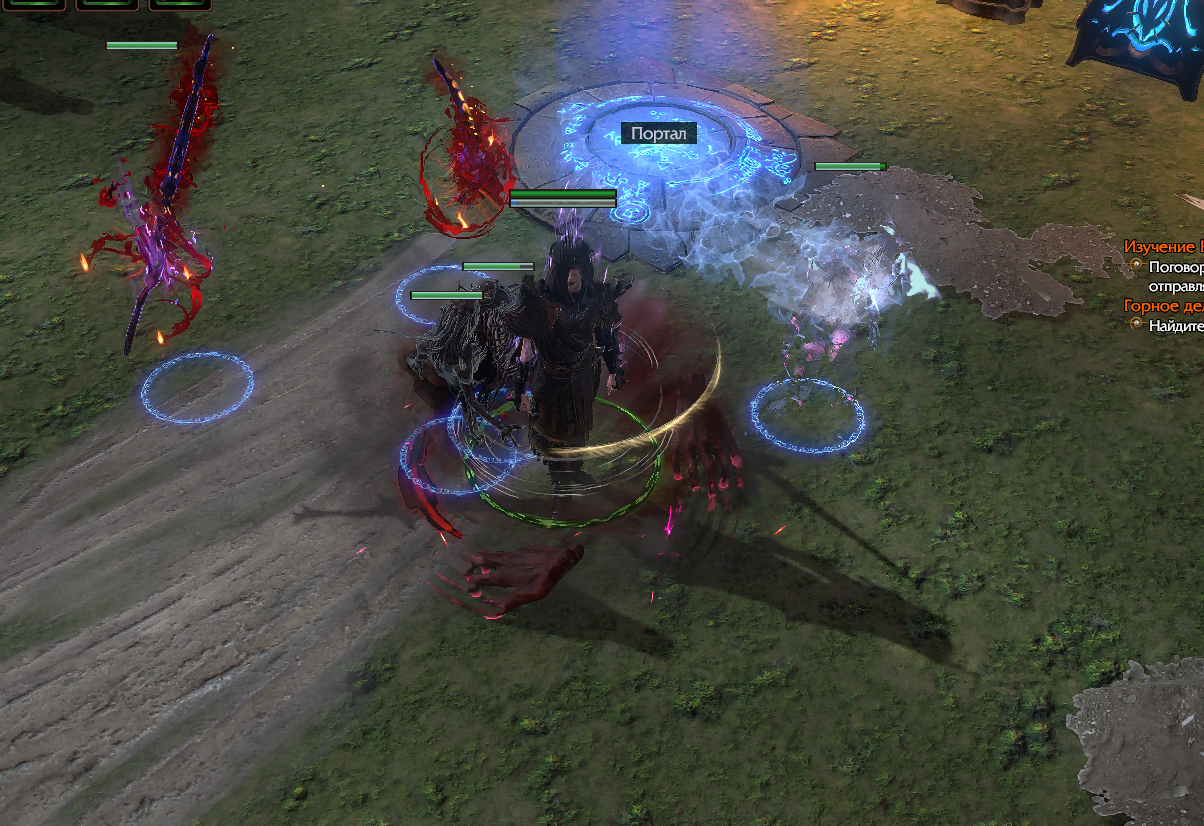Select the Горное дело quest title

pyautogui.click(x=1163, y=306)
